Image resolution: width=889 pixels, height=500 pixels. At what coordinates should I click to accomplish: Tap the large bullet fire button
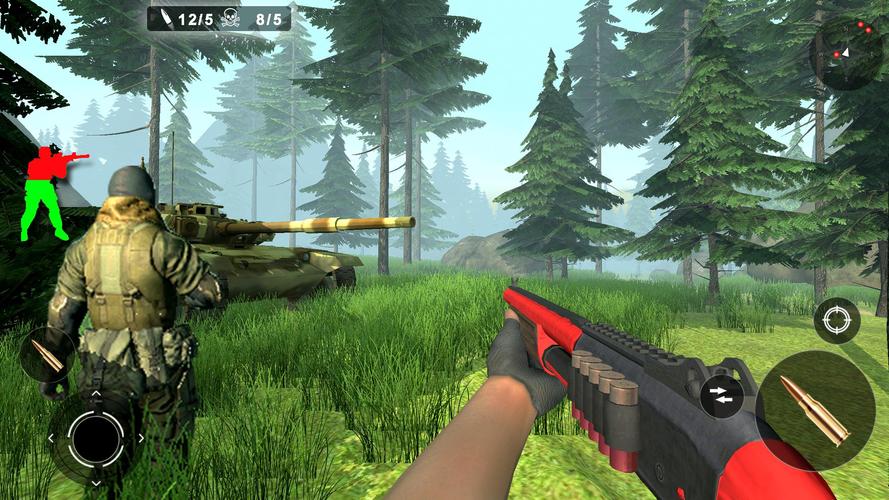point(814,410)
